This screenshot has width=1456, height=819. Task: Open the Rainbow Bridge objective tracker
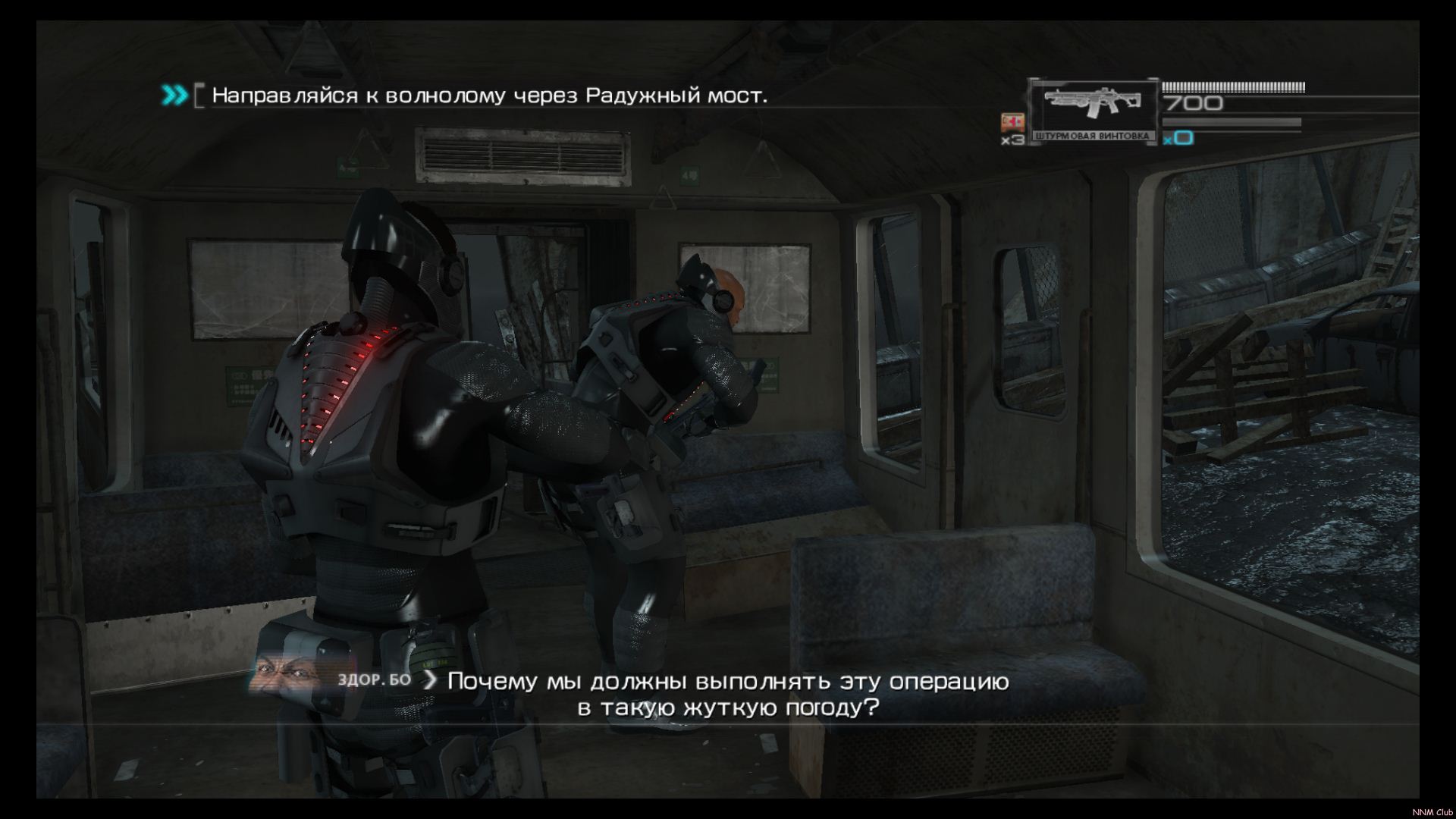[x=489, y=96]
